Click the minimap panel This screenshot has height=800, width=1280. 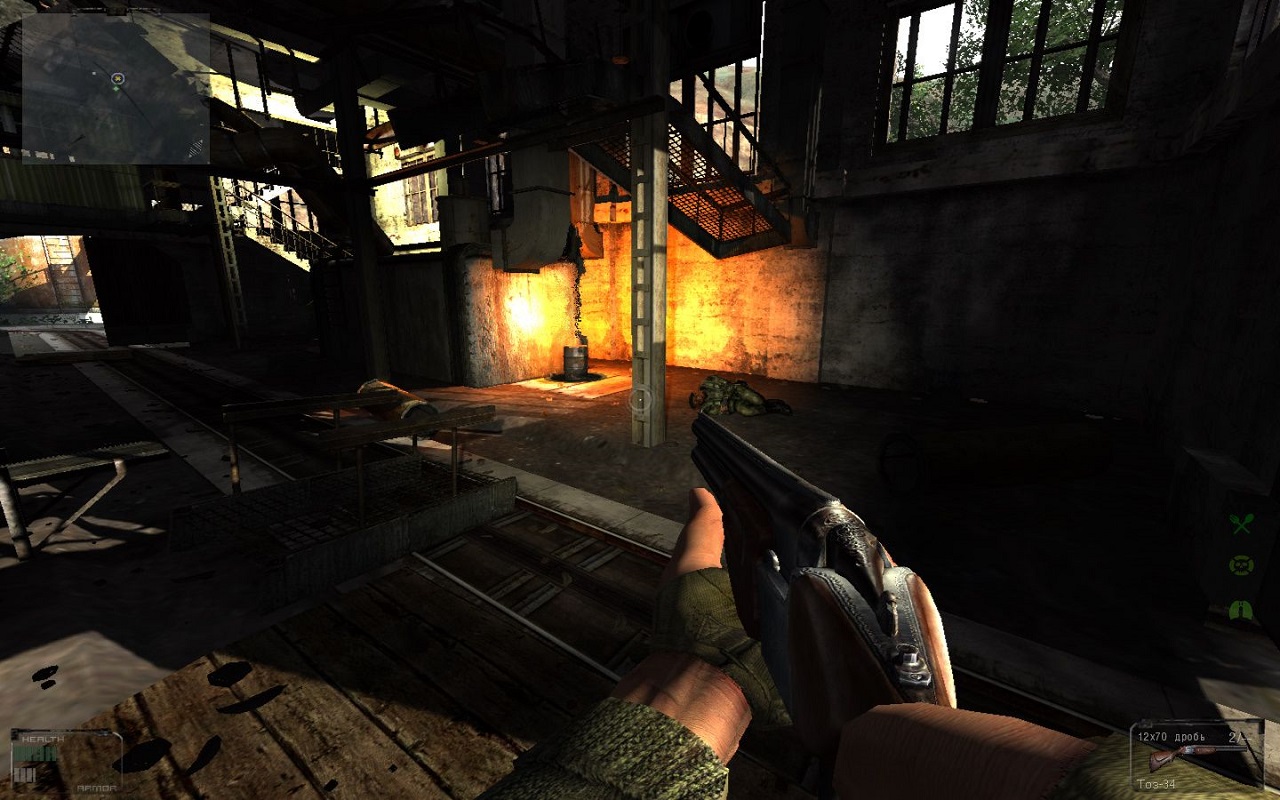click(x=116, y=89)
